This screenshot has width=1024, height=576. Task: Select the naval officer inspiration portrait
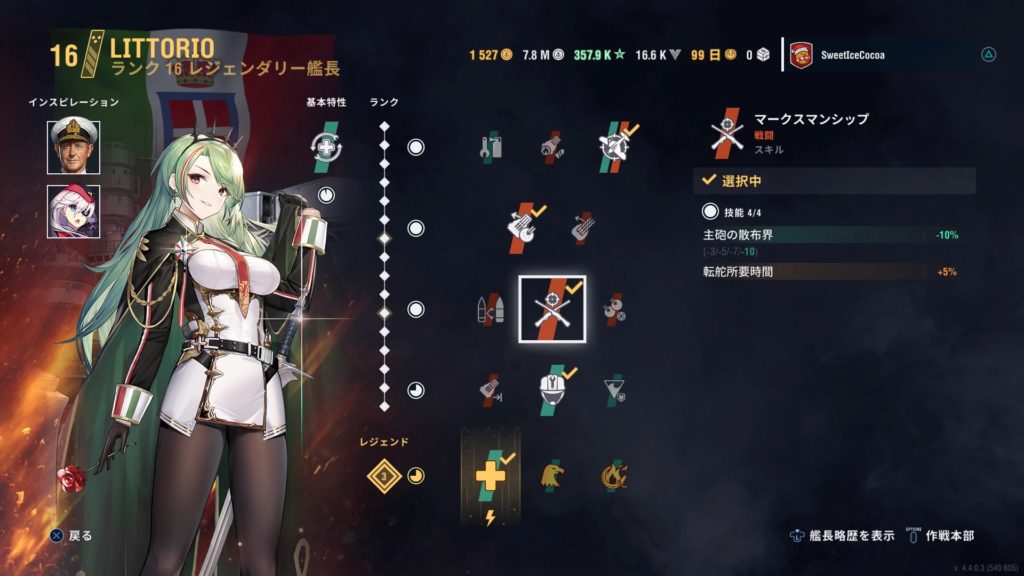74,147
